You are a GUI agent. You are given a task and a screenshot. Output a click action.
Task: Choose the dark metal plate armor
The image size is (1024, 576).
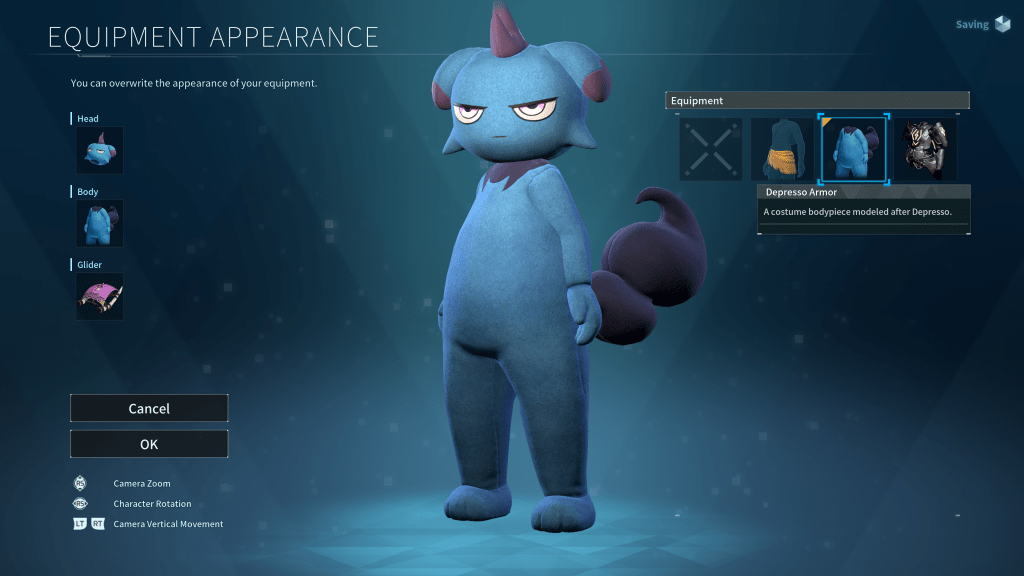click(925, 150)
